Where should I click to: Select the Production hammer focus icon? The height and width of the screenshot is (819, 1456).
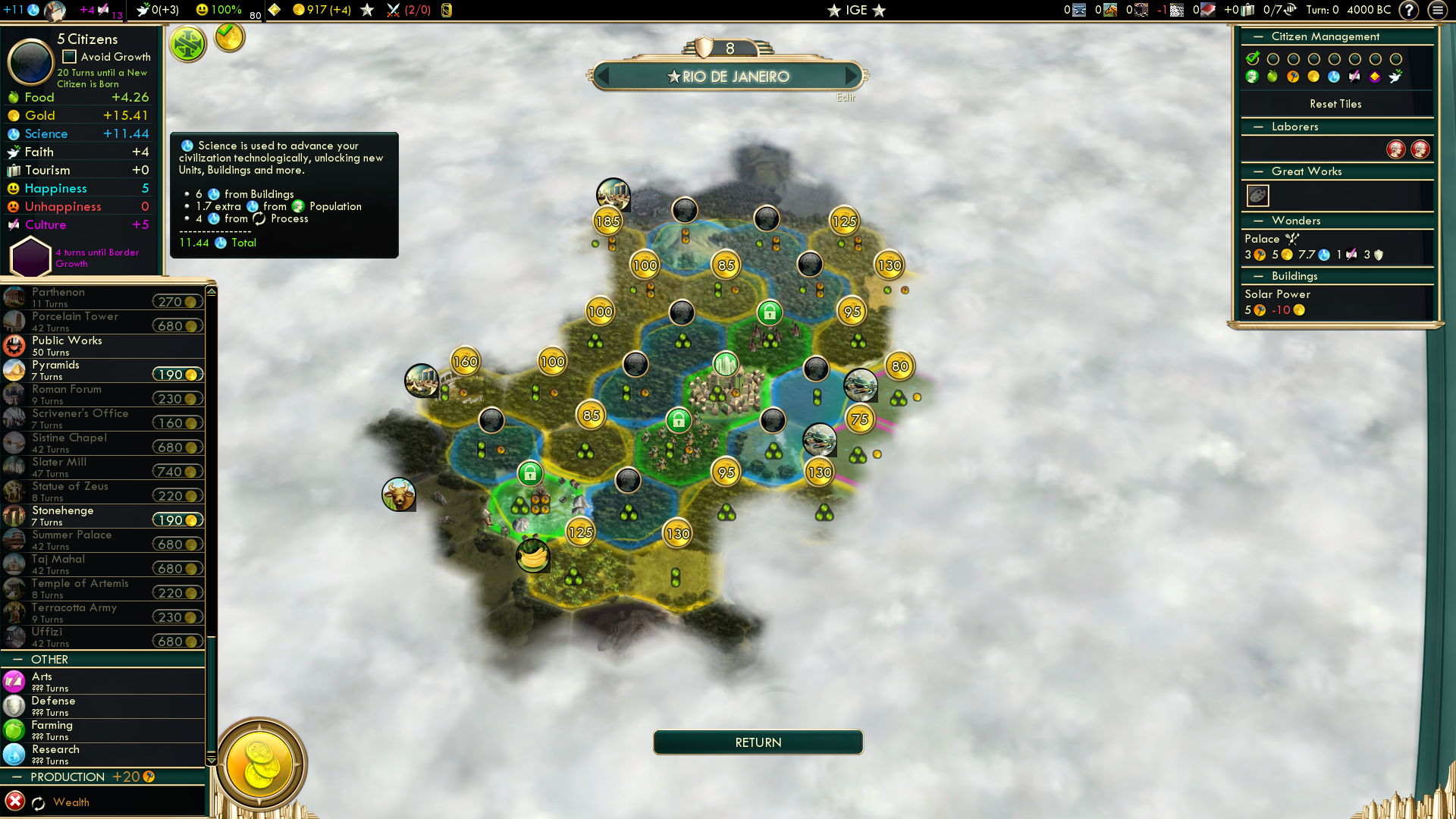point(1293,77)
